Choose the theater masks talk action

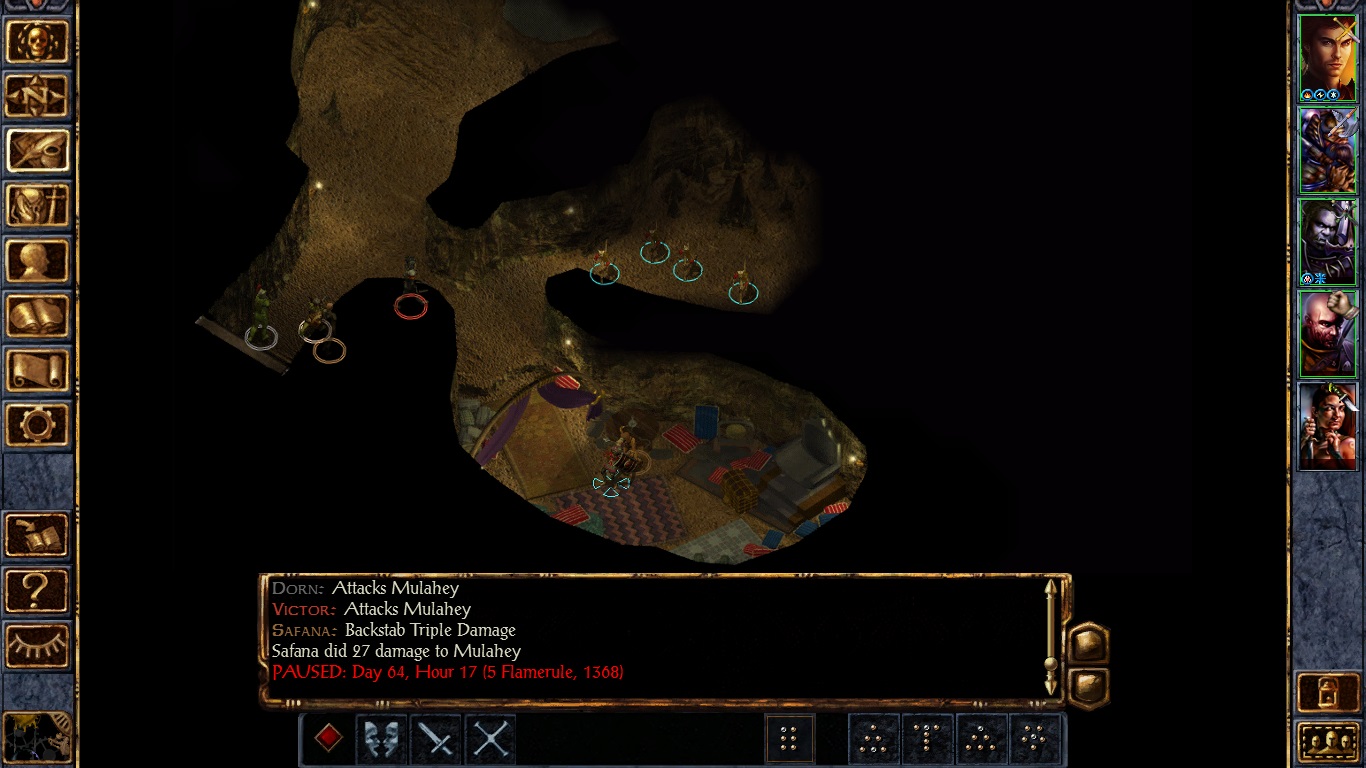click(x=382, y=739)
